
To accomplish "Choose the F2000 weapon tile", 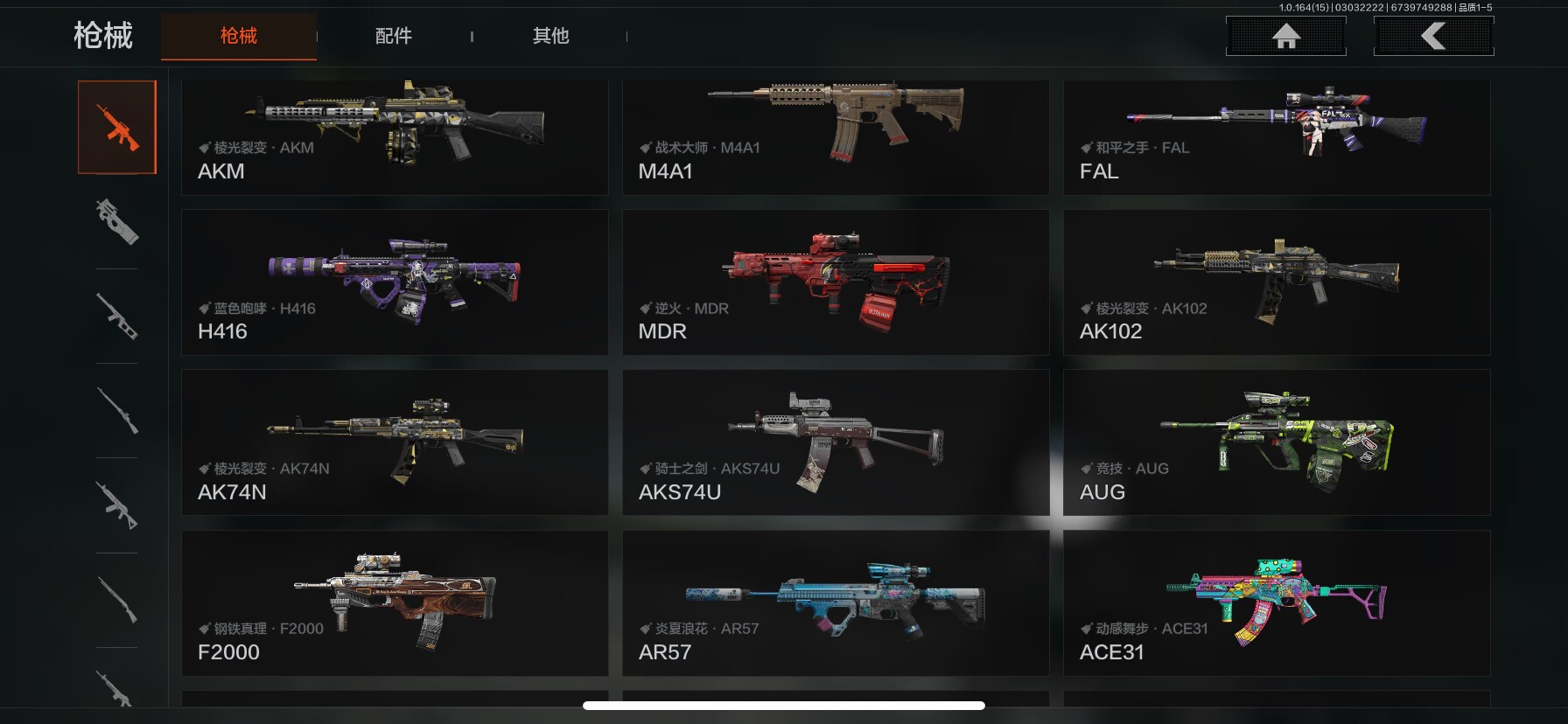I will pos(394,602).
